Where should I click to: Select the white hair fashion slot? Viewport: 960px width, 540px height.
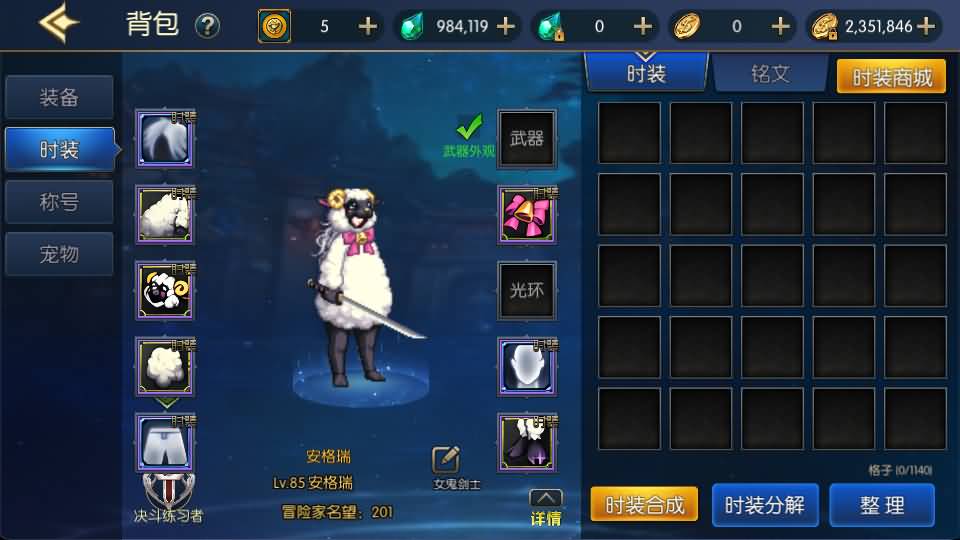165,140
